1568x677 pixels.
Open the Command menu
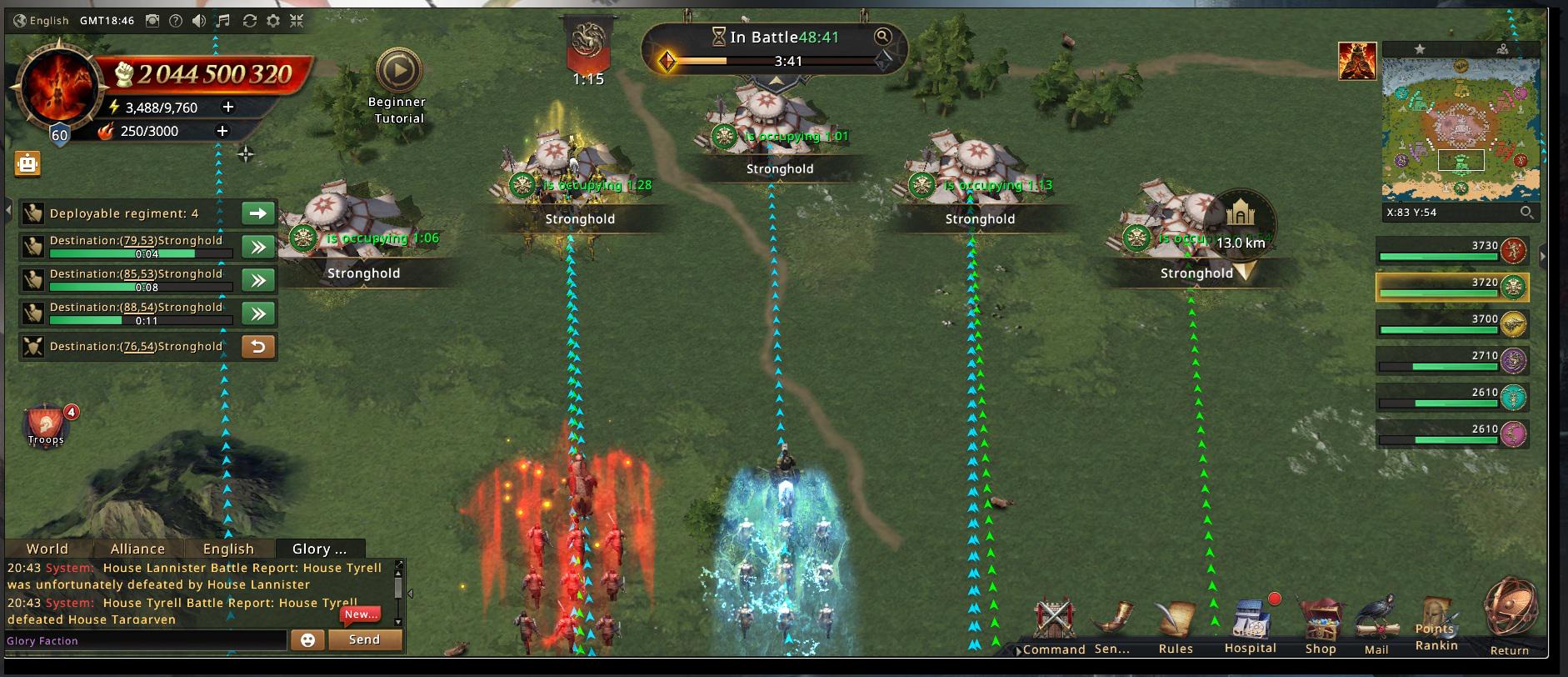tap(1053, 625)
